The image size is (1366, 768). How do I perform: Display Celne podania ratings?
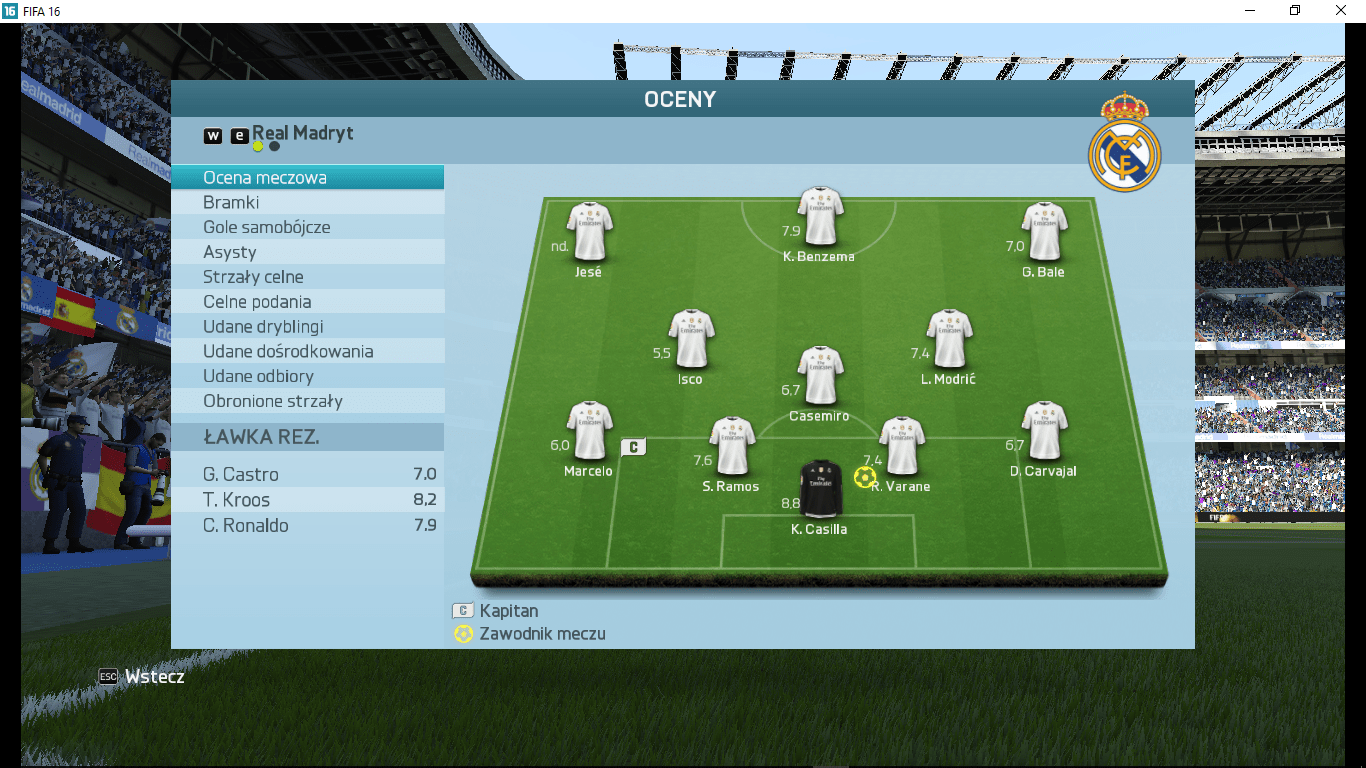[x=307, y=302]
